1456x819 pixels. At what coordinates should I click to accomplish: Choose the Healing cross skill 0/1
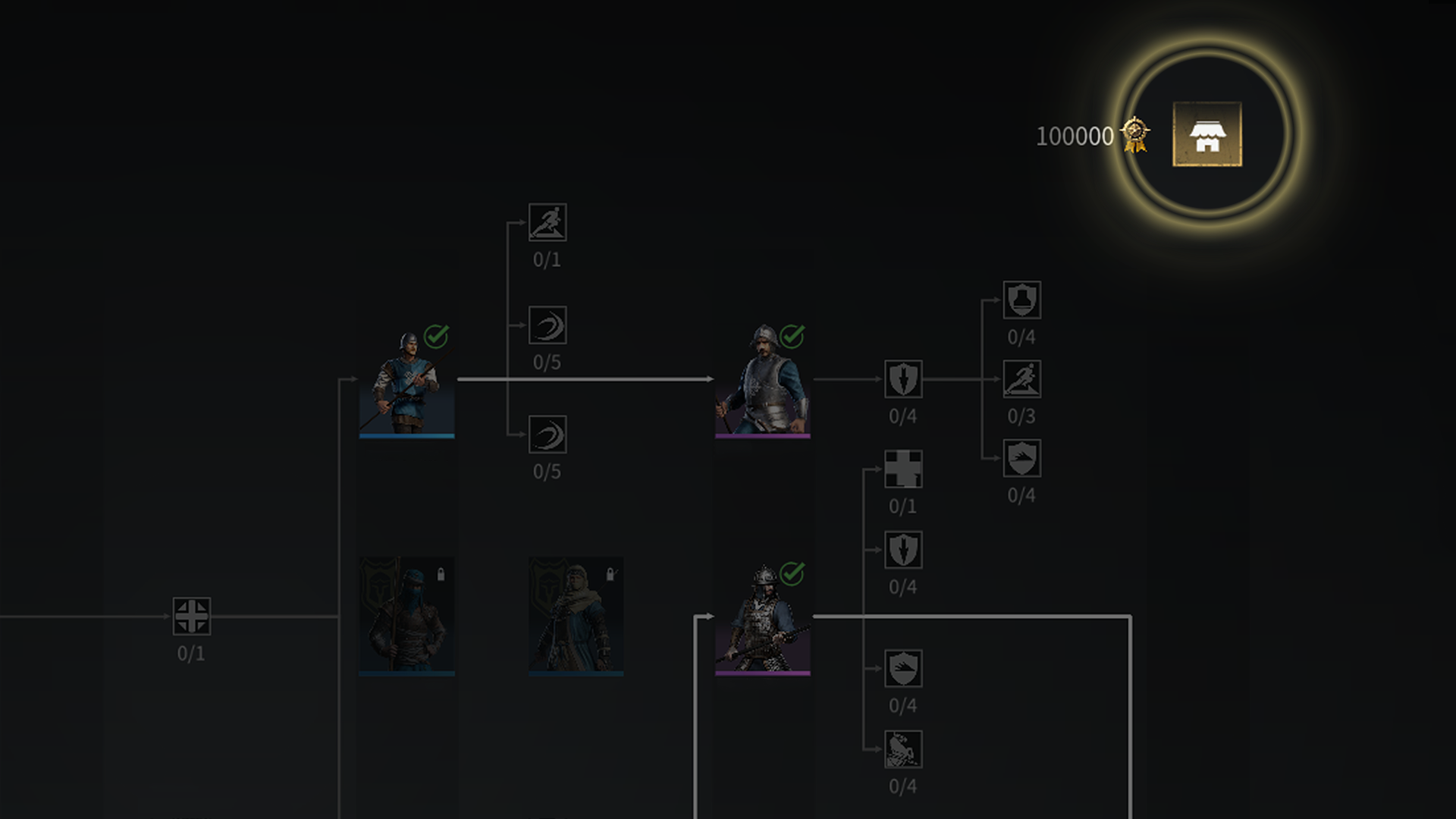coord(902,470)
